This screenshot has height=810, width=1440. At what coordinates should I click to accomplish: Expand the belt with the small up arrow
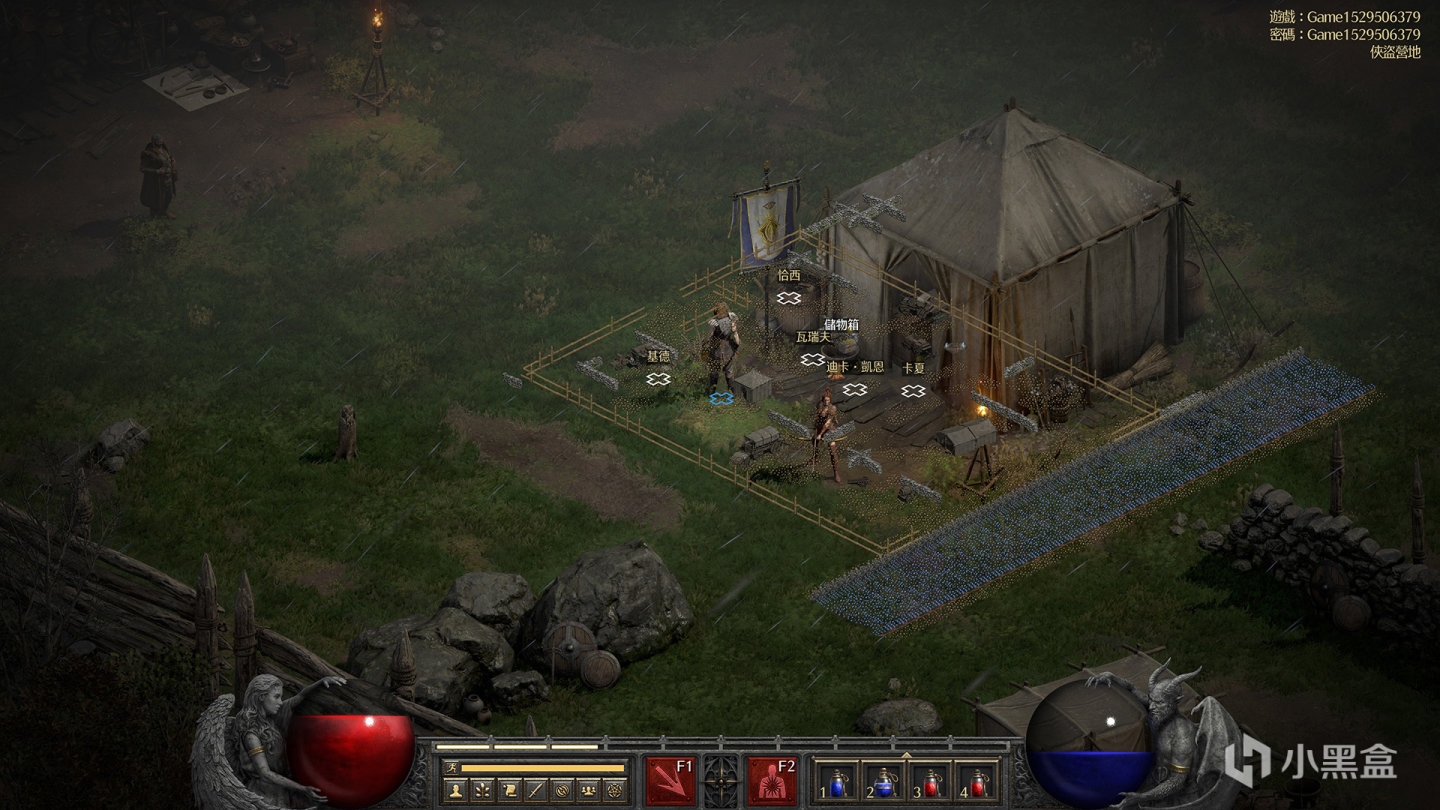907,755
